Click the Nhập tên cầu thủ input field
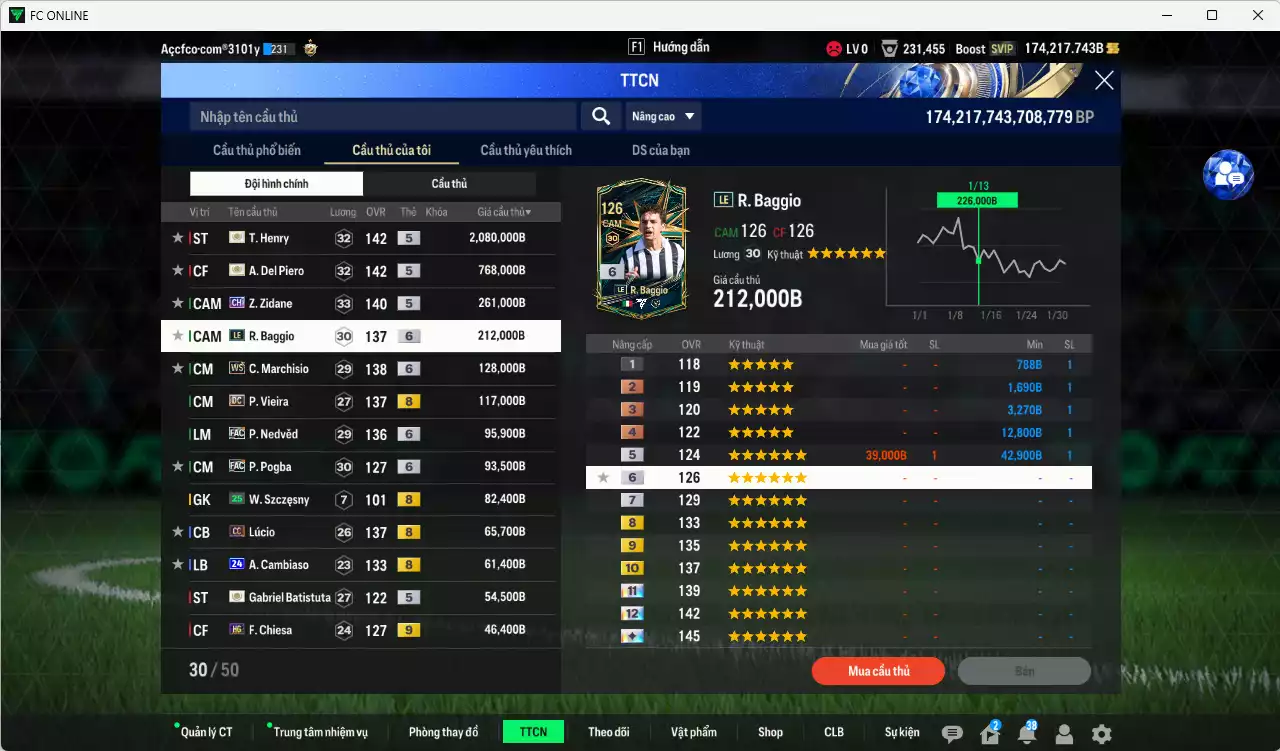 point(380,116)
